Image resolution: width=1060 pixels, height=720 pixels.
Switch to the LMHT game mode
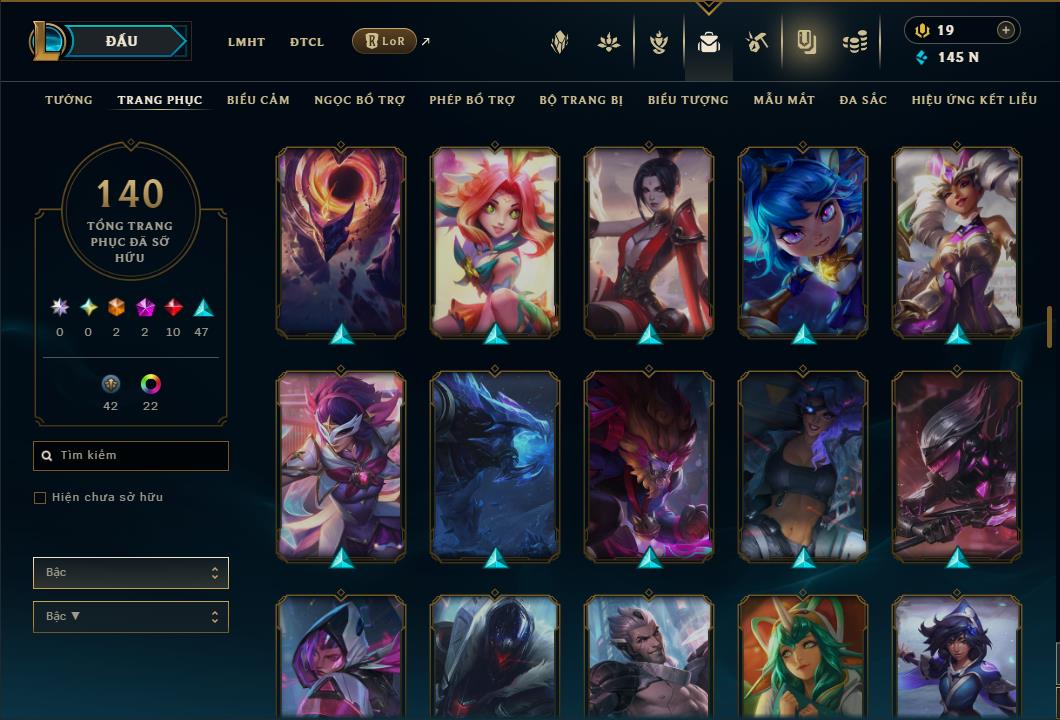coord(246,42)
